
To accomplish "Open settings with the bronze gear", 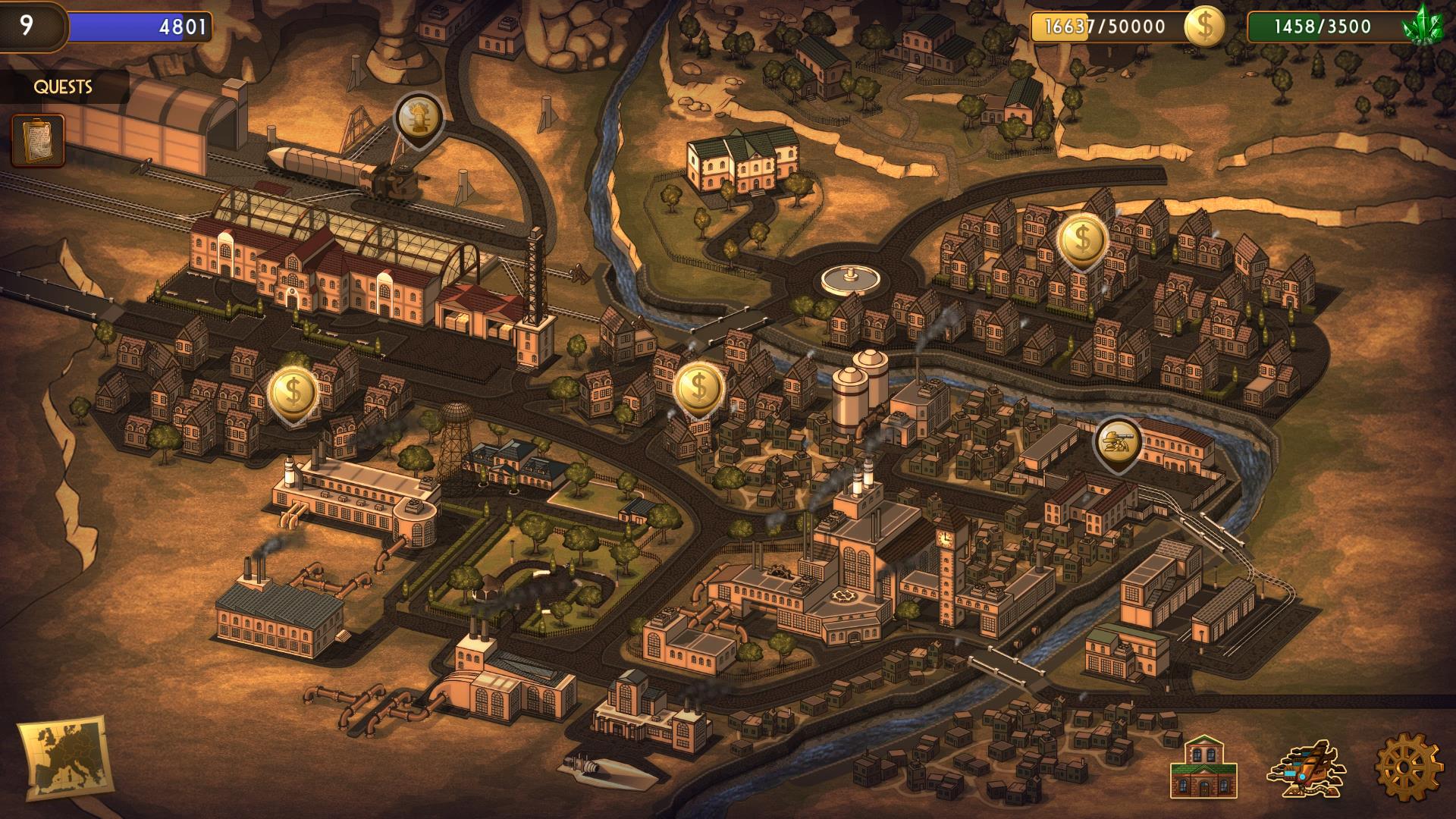I will (x=1408, y=768).
